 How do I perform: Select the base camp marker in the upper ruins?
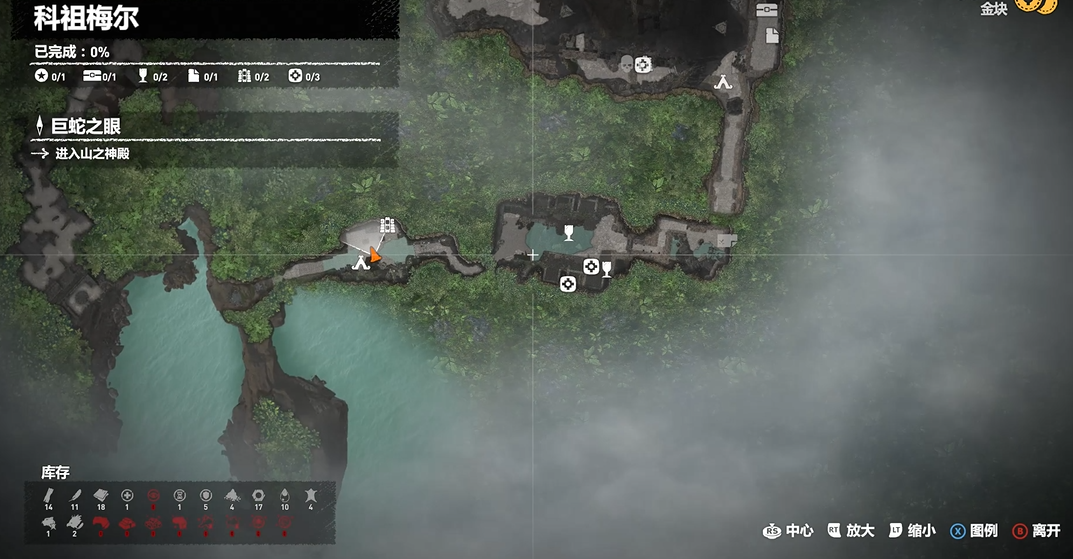724,83
